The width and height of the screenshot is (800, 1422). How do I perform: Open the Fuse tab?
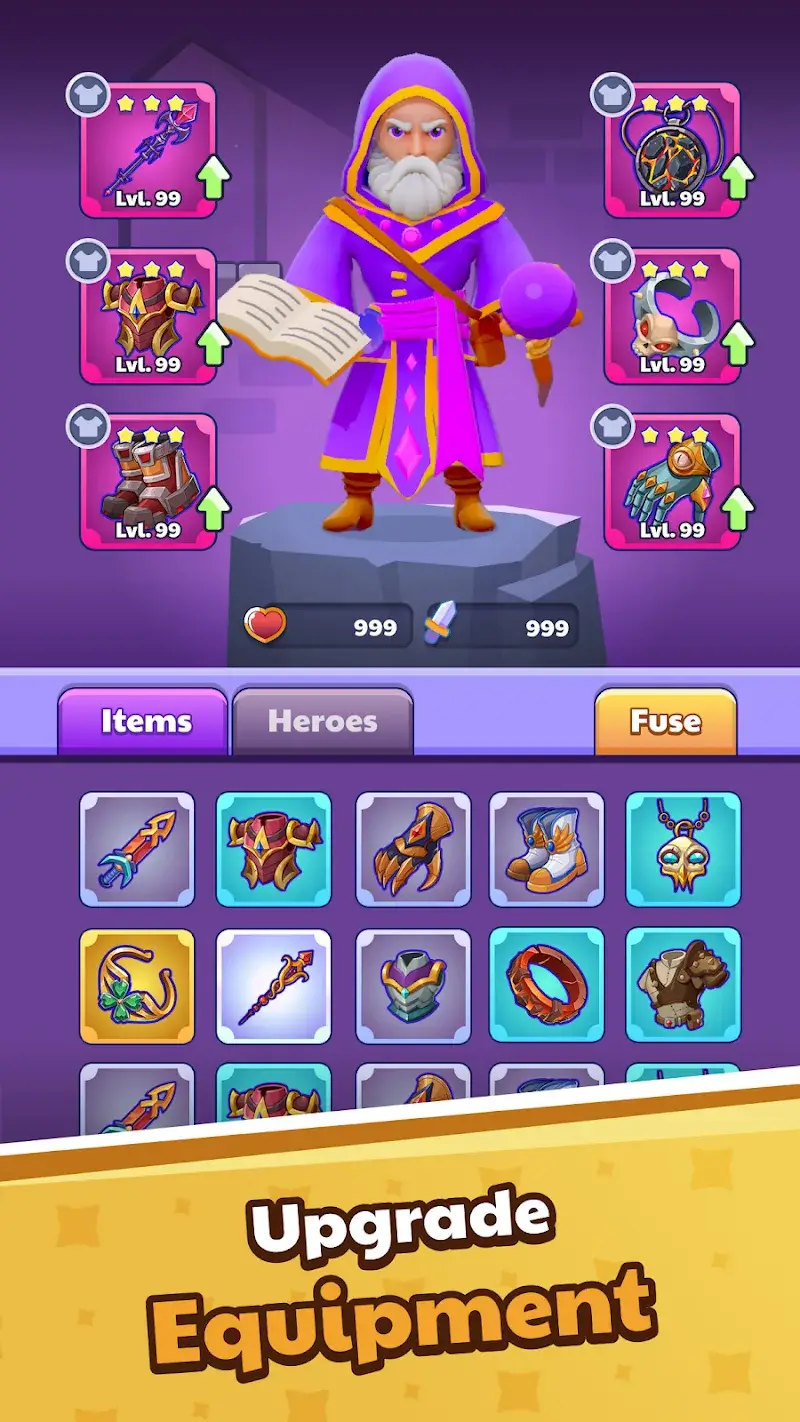coord(665,721)
